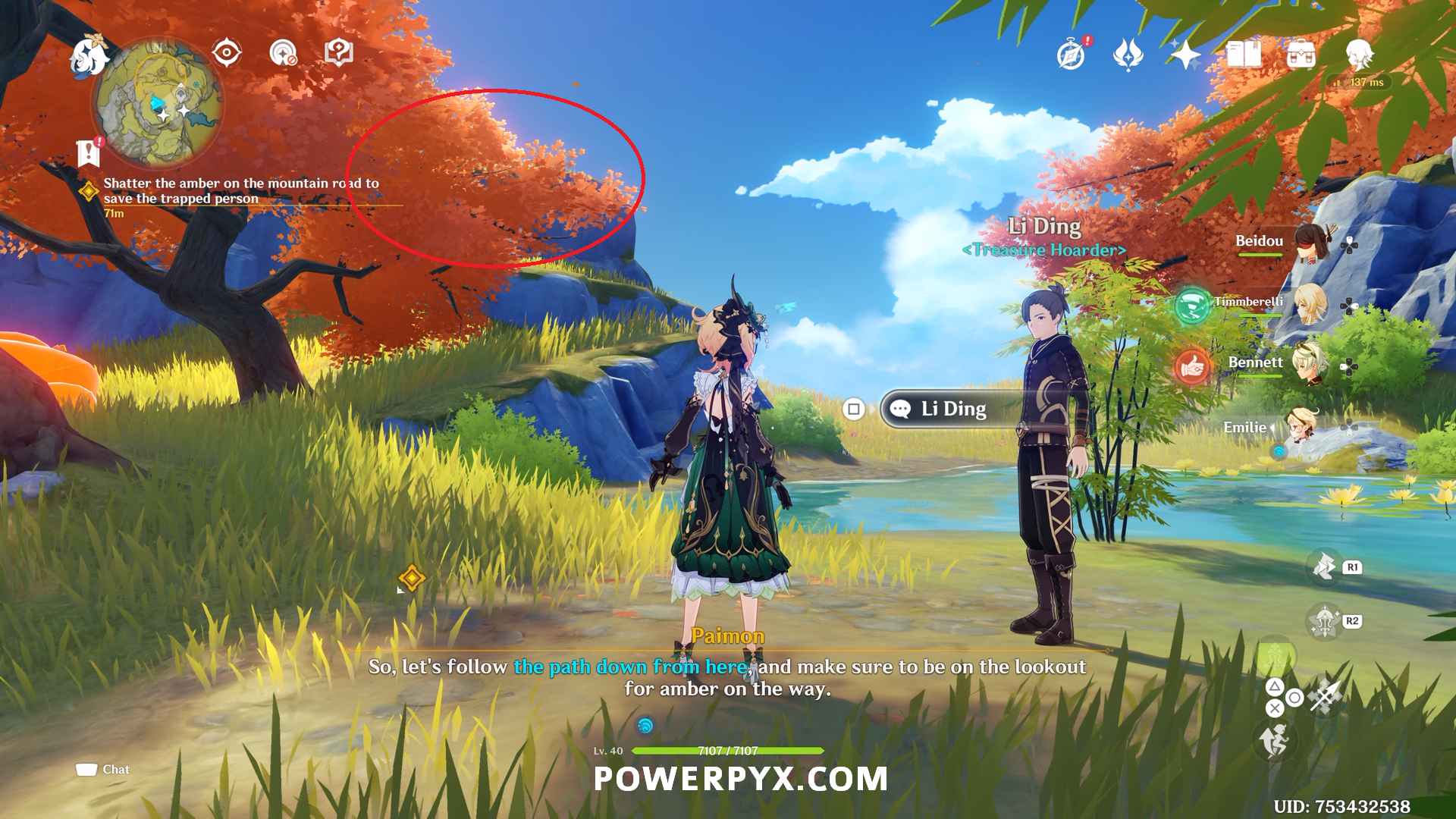Image resolution: width=1456 pixels, height=819 pixels.
Task: Open the quest log bookmark icon
Action: click(89, 152)
